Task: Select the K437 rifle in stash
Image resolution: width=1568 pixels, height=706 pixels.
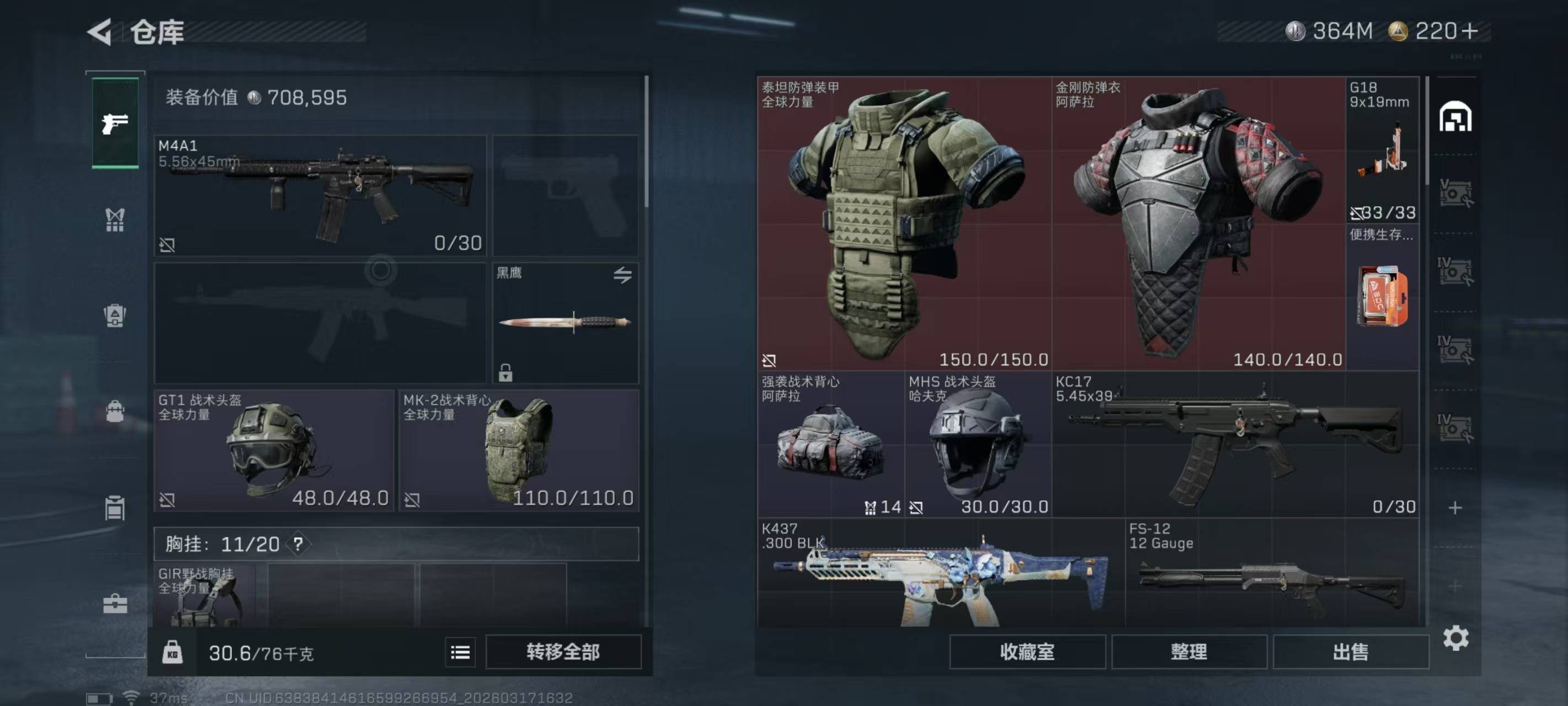Action: pyautogui.click(x=941, y=573)
